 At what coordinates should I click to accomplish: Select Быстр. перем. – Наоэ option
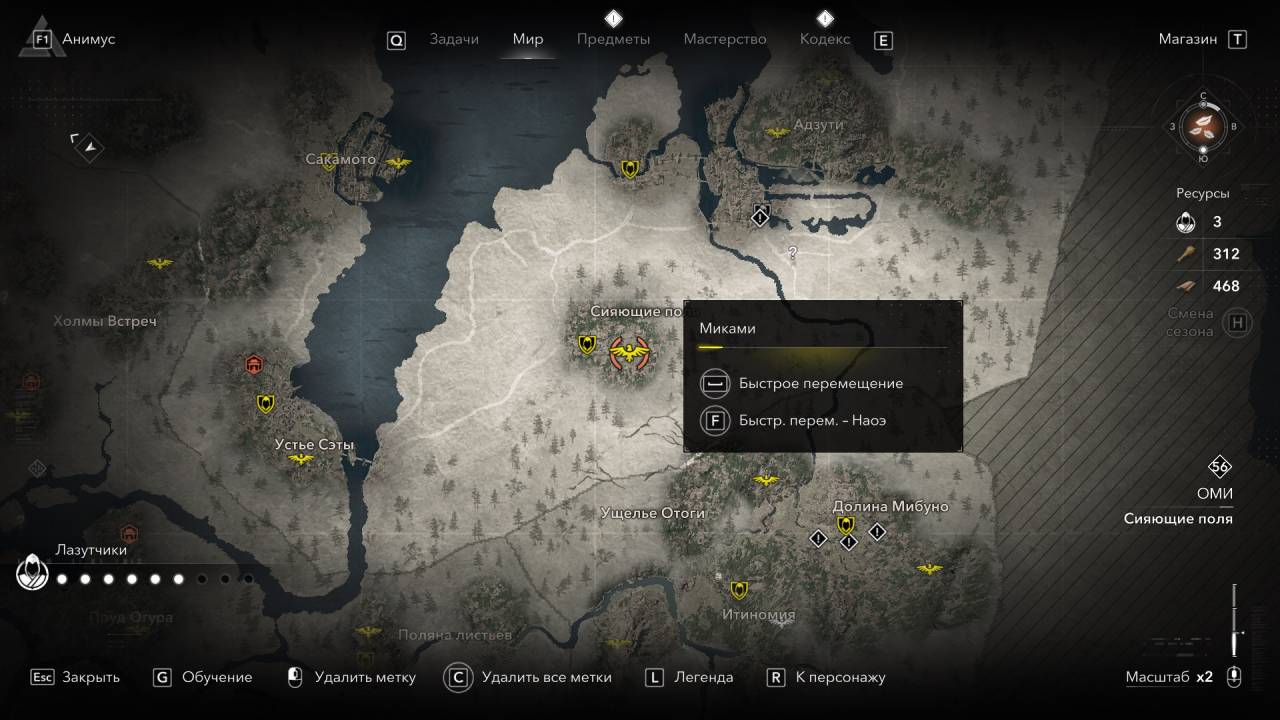(812, 420)
